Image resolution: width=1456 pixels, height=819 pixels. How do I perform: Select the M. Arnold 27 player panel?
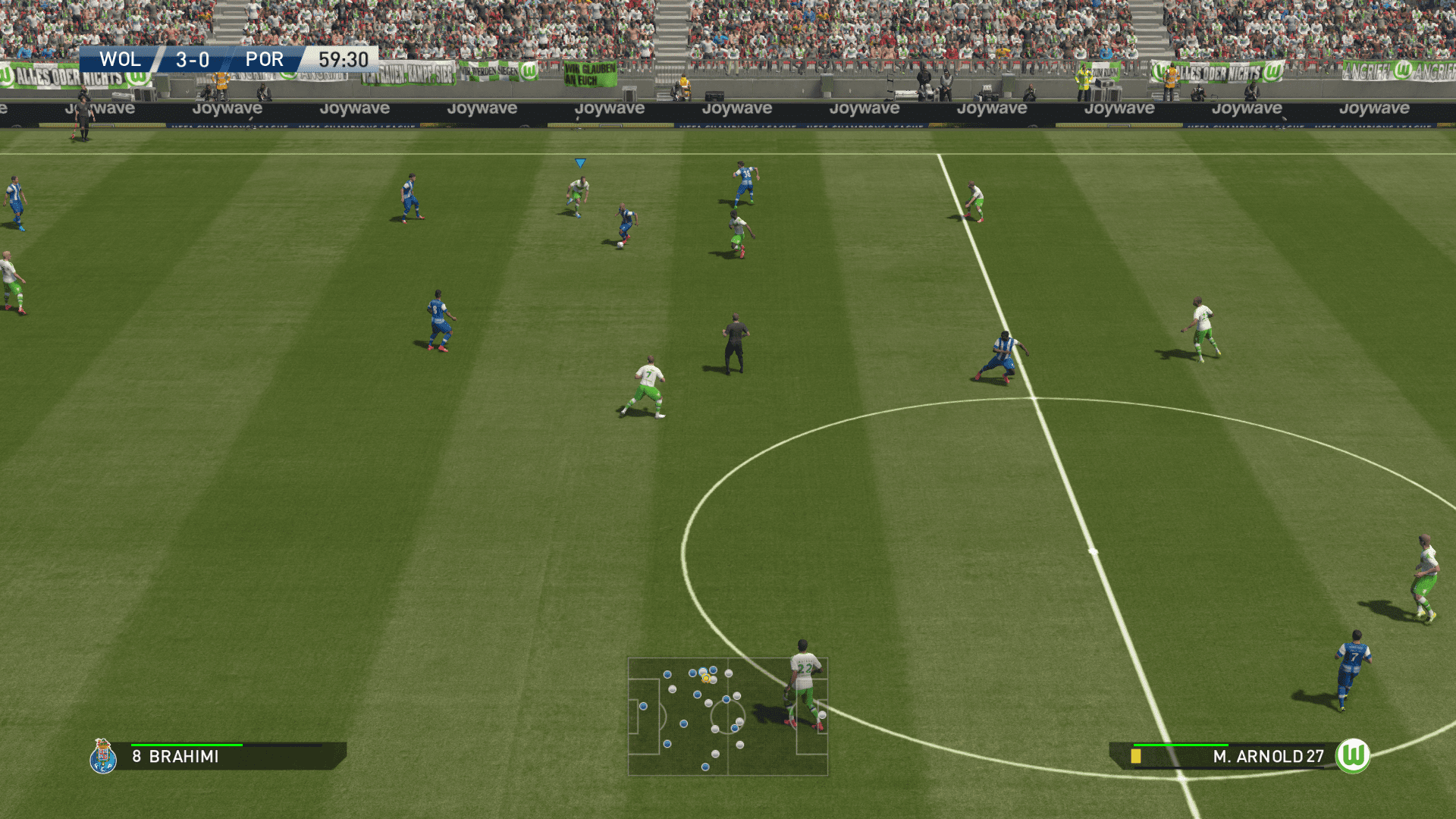tap(1228, 756)
